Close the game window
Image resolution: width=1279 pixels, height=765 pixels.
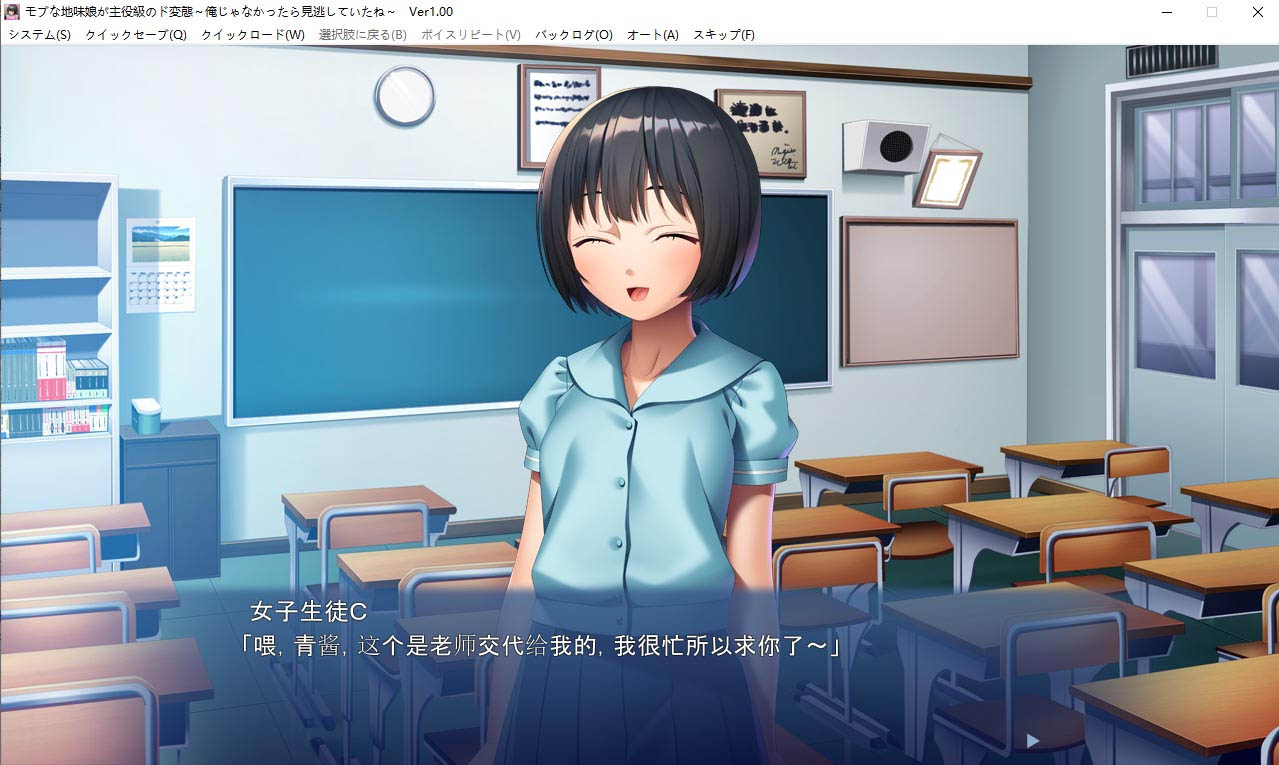coord(1257,12)
